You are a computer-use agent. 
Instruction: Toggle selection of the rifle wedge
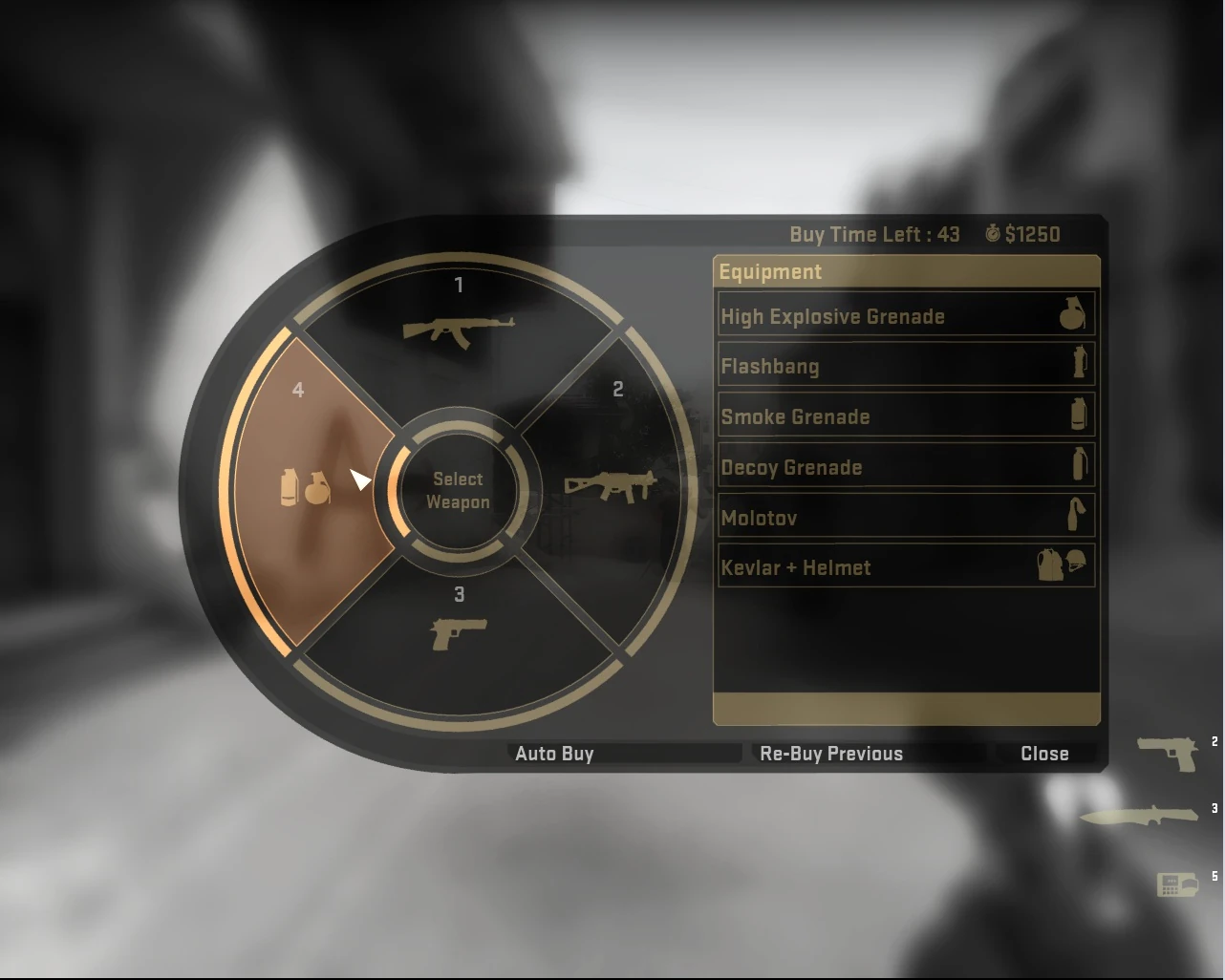point(458,315)
